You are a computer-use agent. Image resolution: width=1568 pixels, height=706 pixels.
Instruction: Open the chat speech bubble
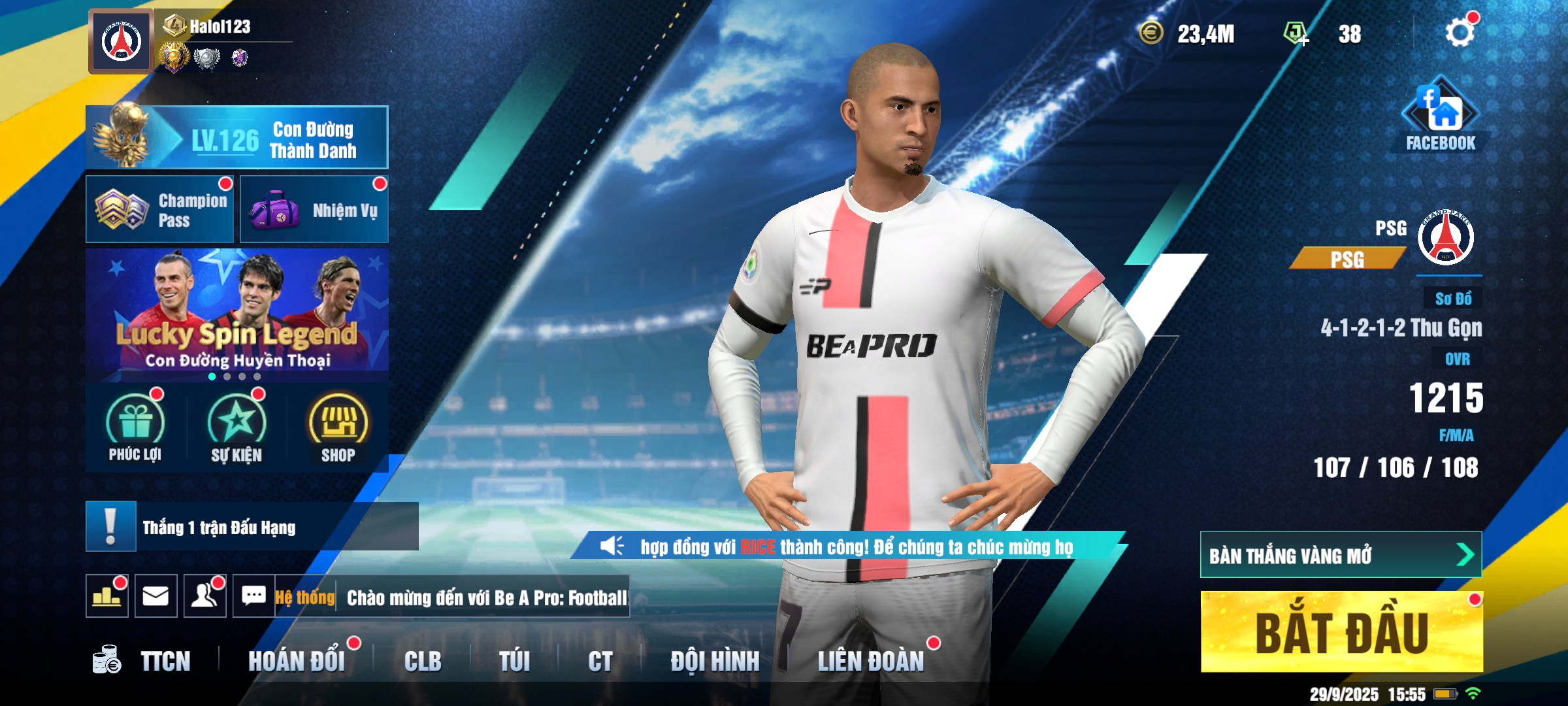(x=253, y=596)
